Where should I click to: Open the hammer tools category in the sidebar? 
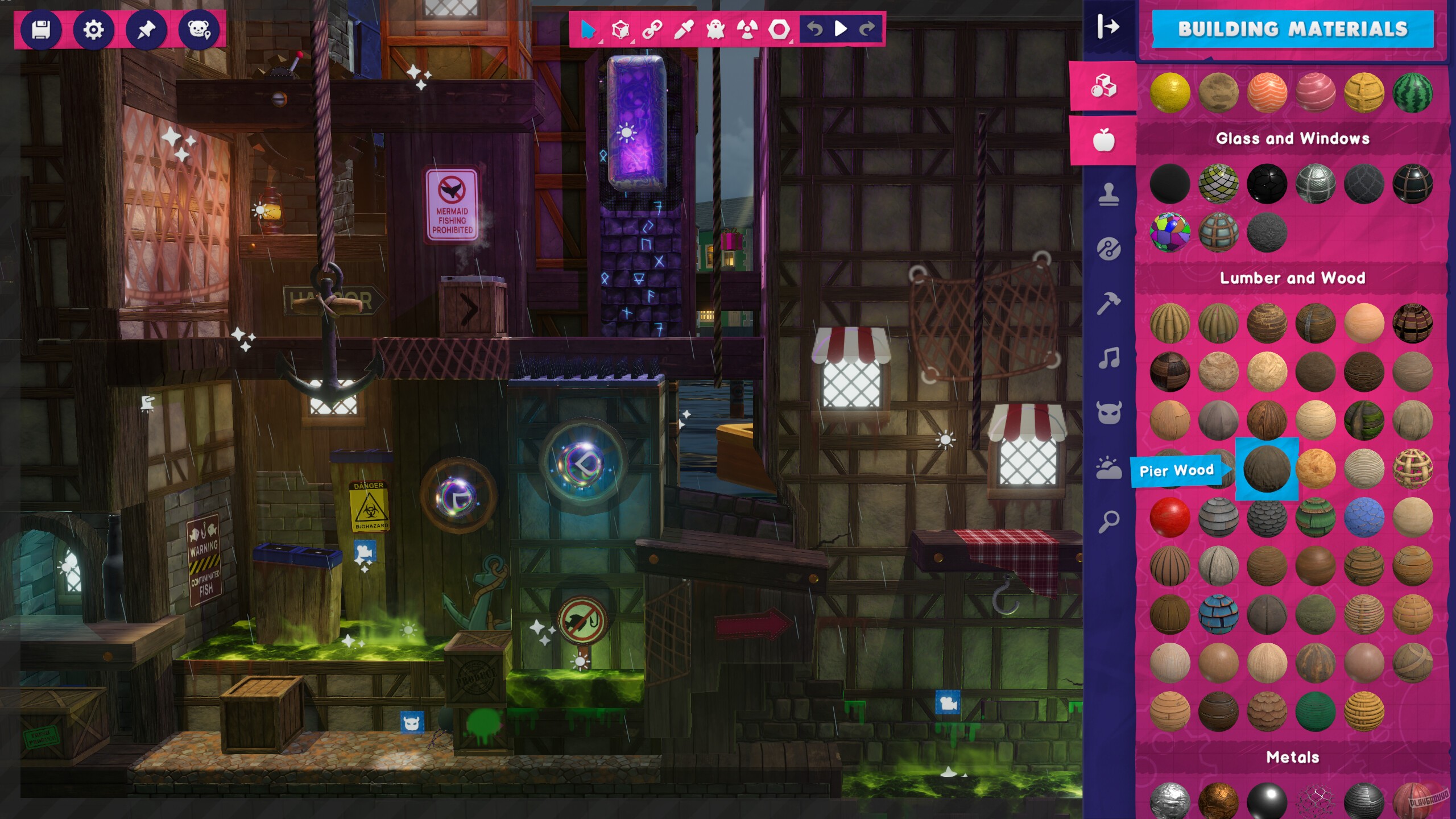(1108, 300)
